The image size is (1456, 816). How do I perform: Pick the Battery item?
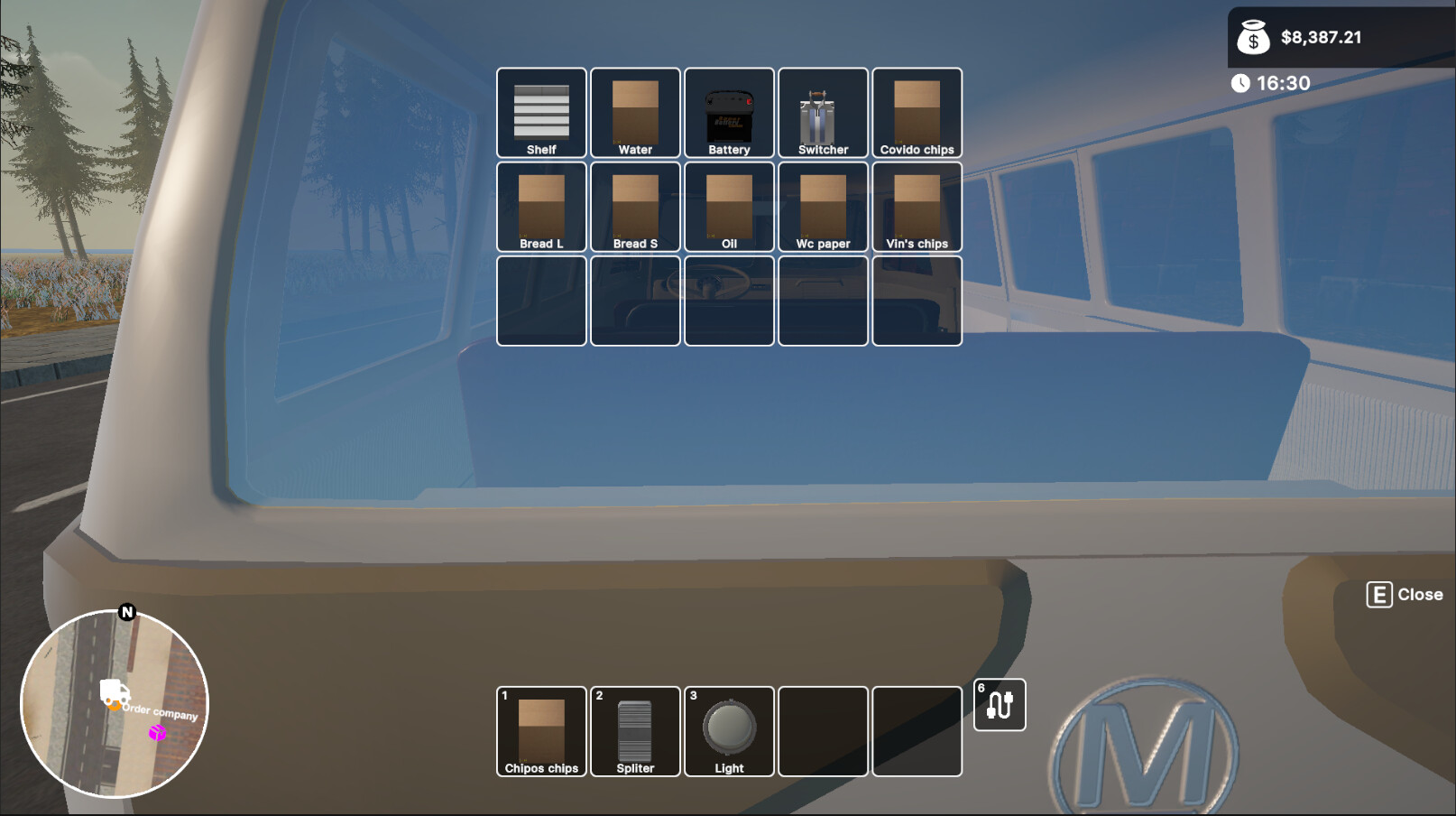pyautogui.click(x=728, y=113)
